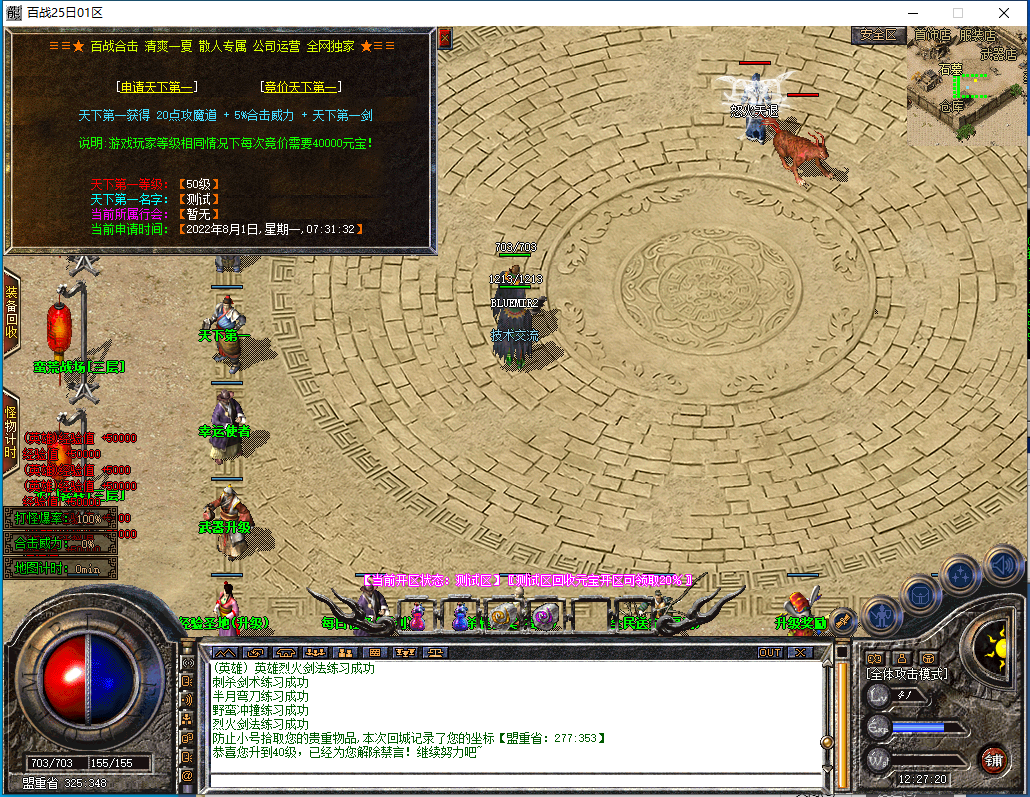Click the chat text input line
The image size is (1030, 797).
tap(510, 780)
